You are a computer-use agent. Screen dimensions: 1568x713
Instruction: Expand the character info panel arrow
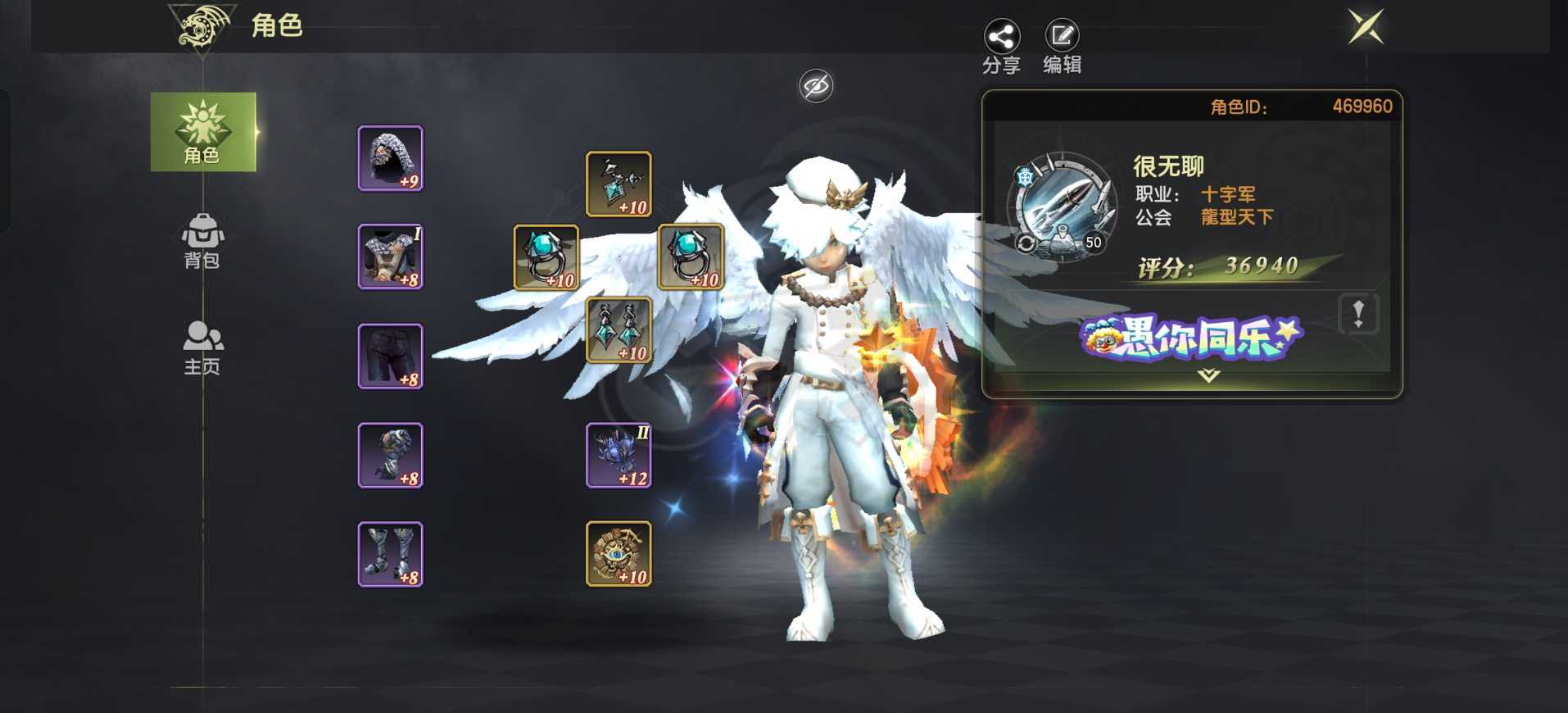(1208, 376)
